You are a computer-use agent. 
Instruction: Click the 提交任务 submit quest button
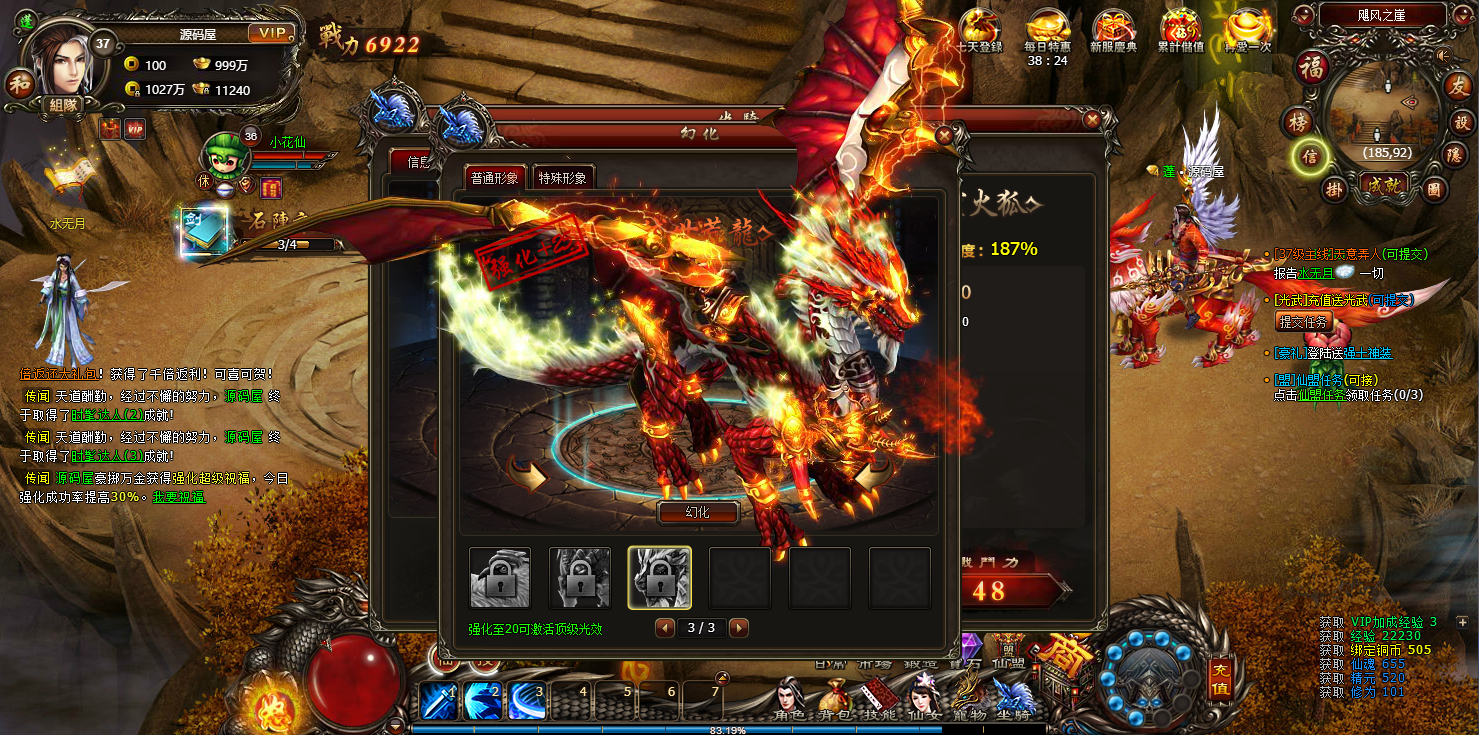tap(1304, 322)
